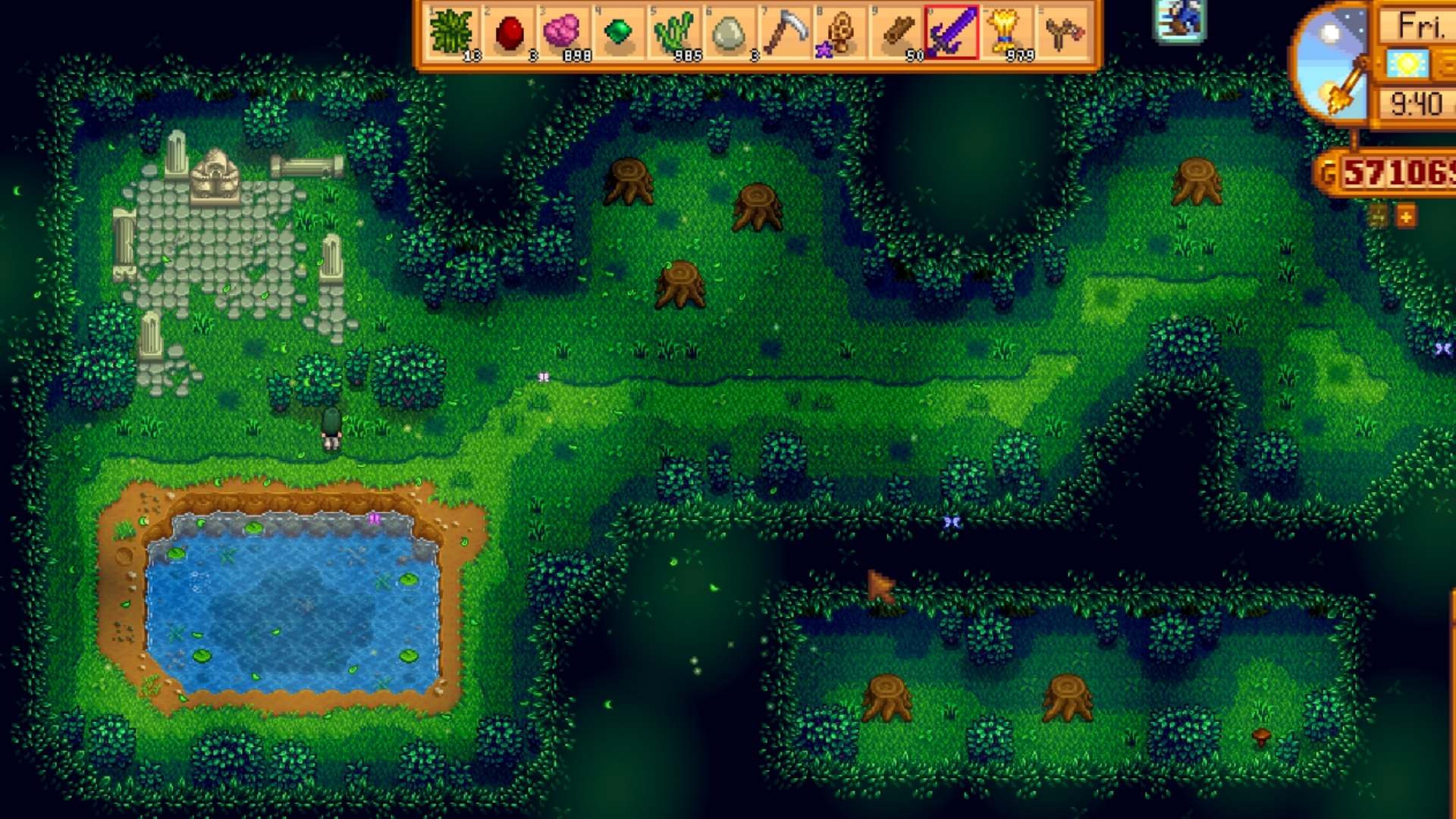
Task: Select the pink item stack of 898
Action: [x=563, y=33]
